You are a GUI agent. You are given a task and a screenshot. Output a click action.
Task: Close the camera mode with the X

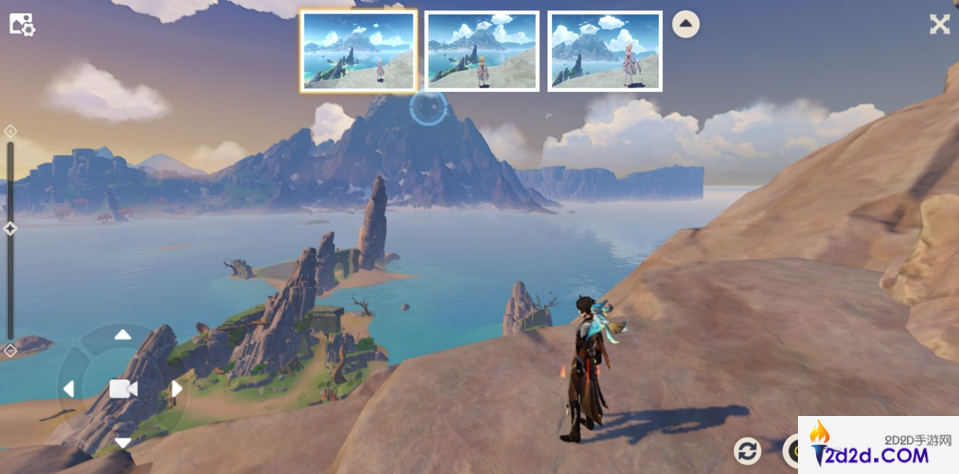click(939, 25)
